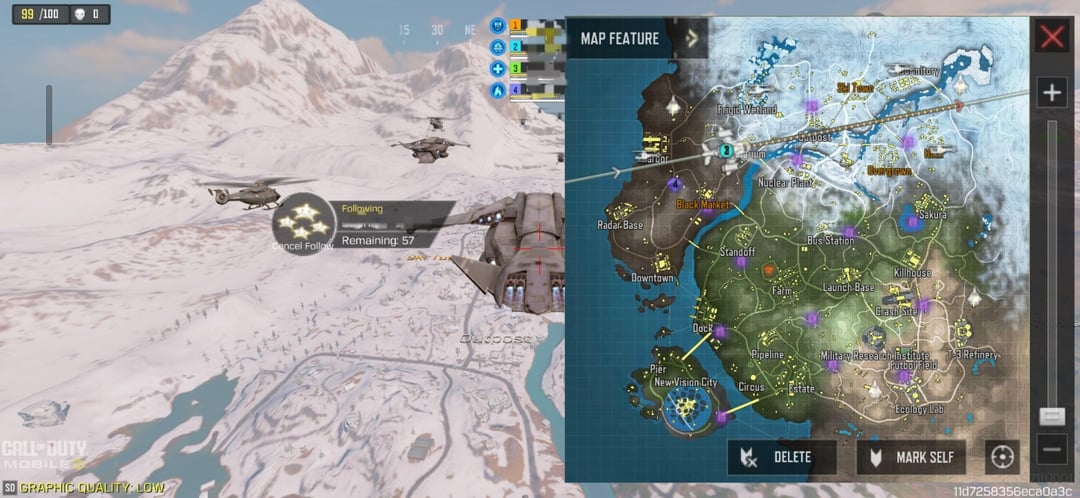Mark self on the map
This screenshot has width=1080, height=498.
[911, 457]
